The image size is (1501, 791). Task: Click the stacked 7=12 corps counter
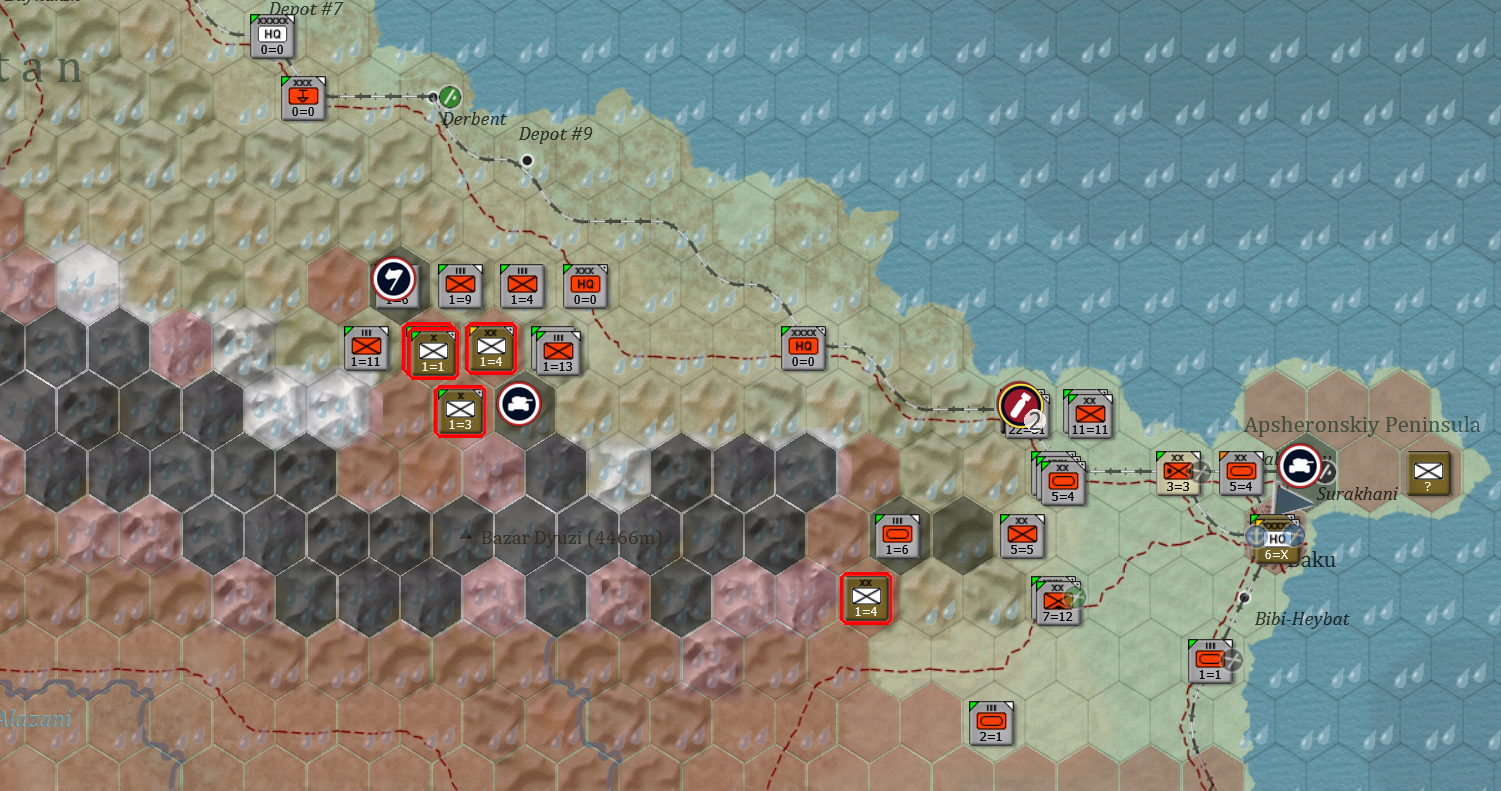pos(1059,602)
